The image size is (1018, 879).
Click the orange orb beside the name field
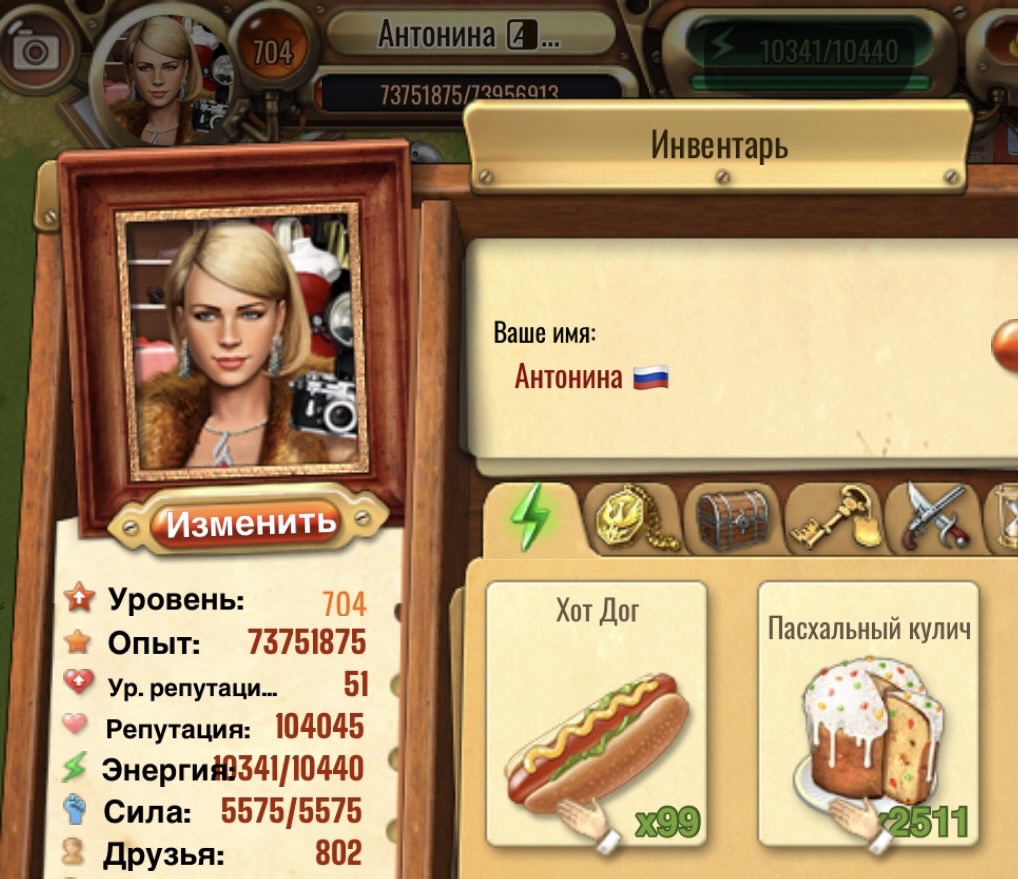point(1005,347)
